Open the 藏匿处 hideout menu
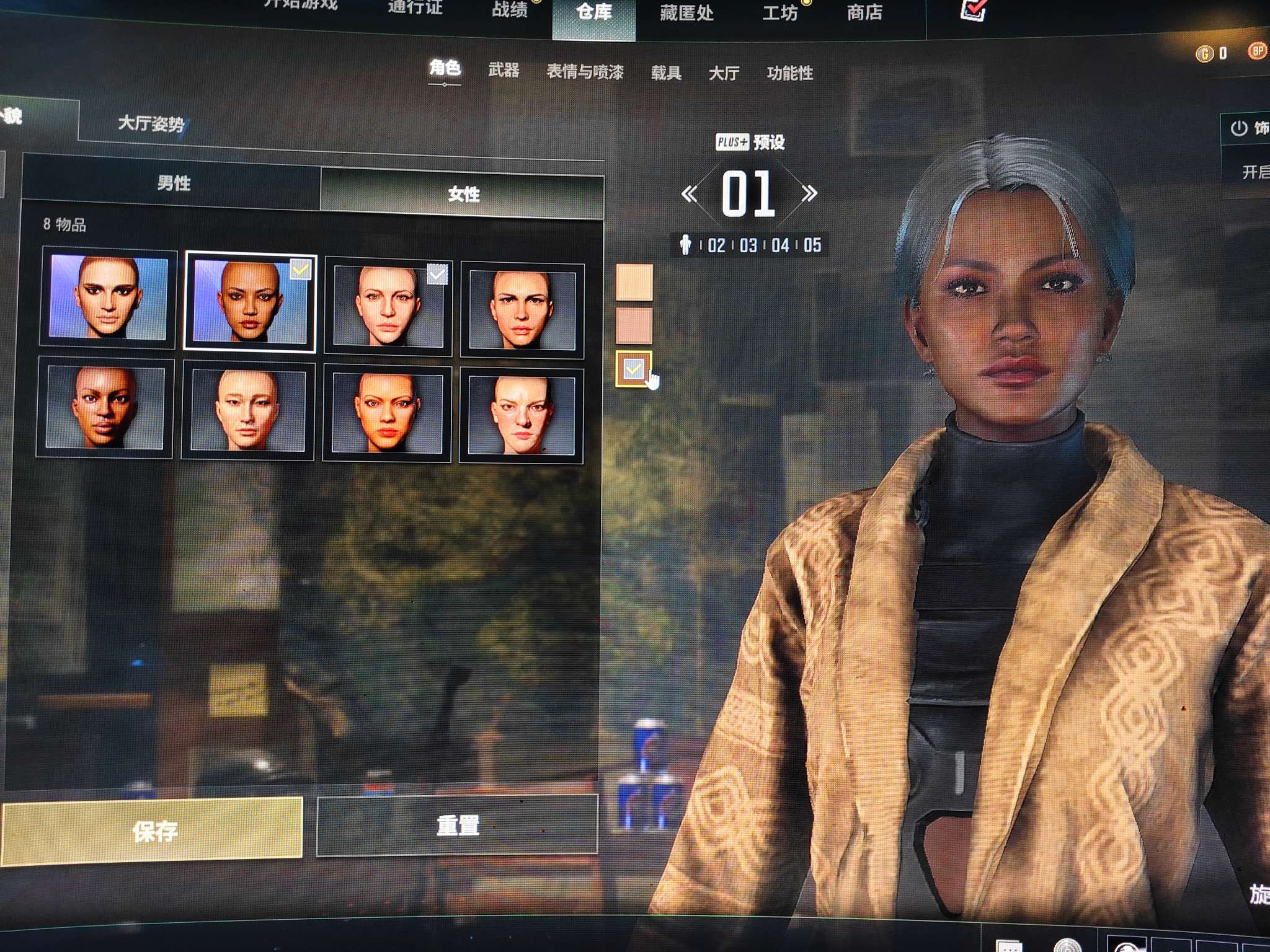 (686, 13)
